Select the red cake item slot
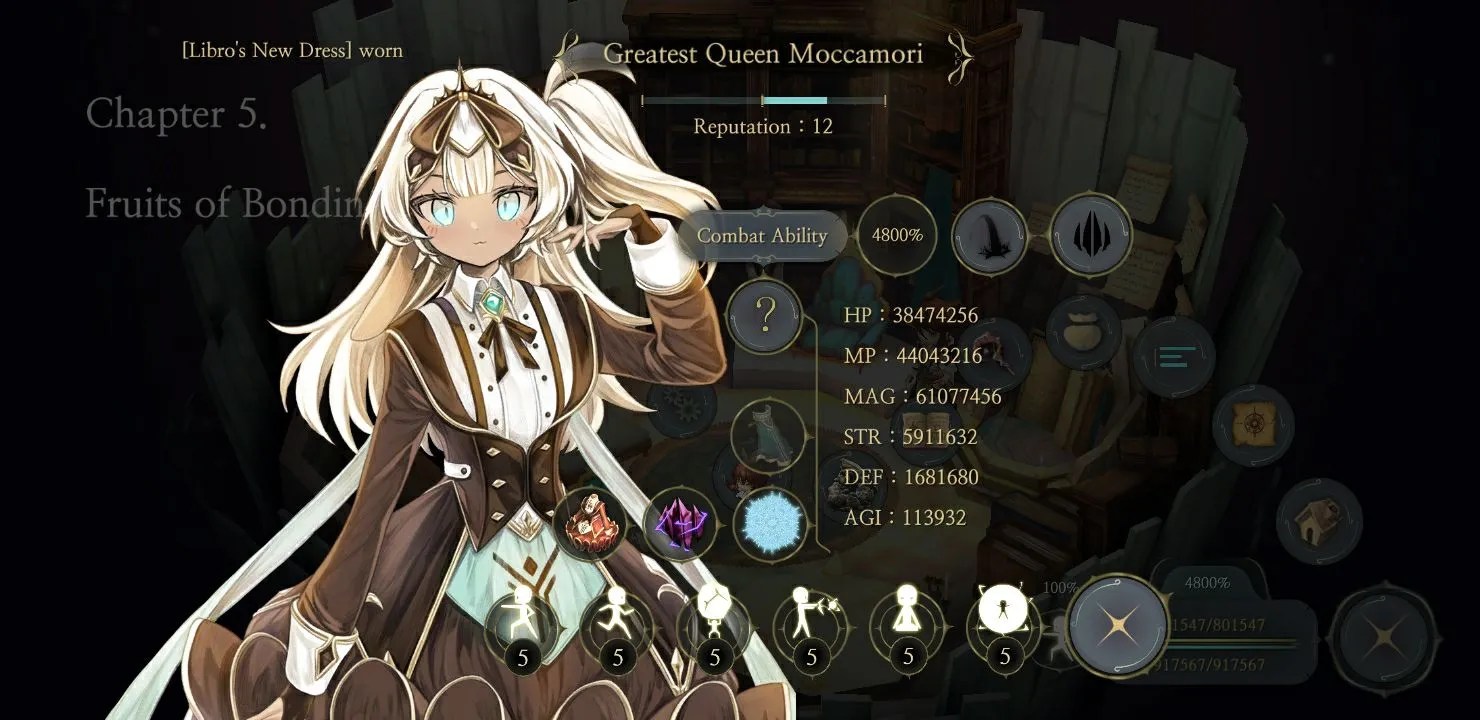 coord(589,522)
